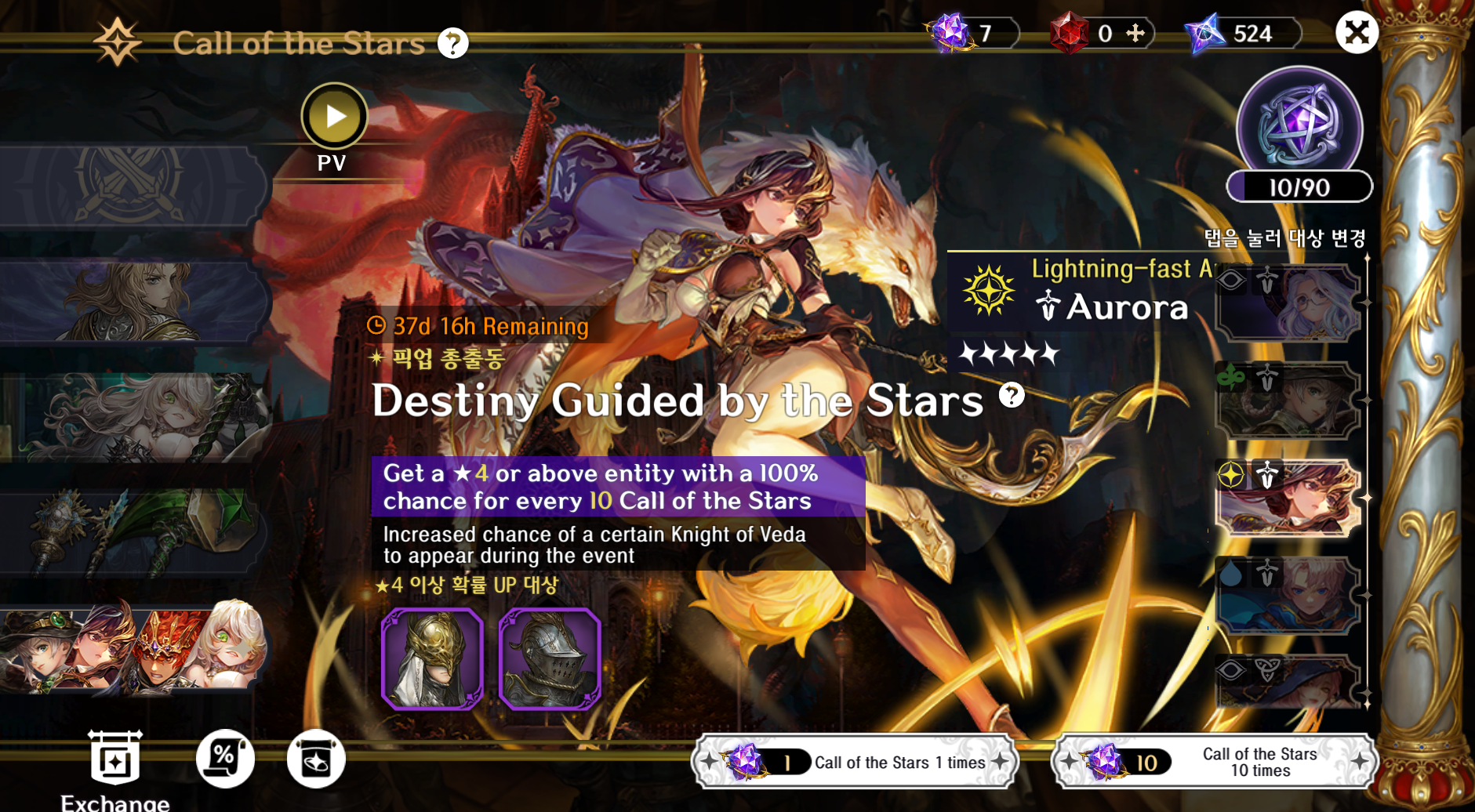The image size is (1475, 812).
Task: Perform Call of the Stars 10 times
Action: coord(1215,762)
